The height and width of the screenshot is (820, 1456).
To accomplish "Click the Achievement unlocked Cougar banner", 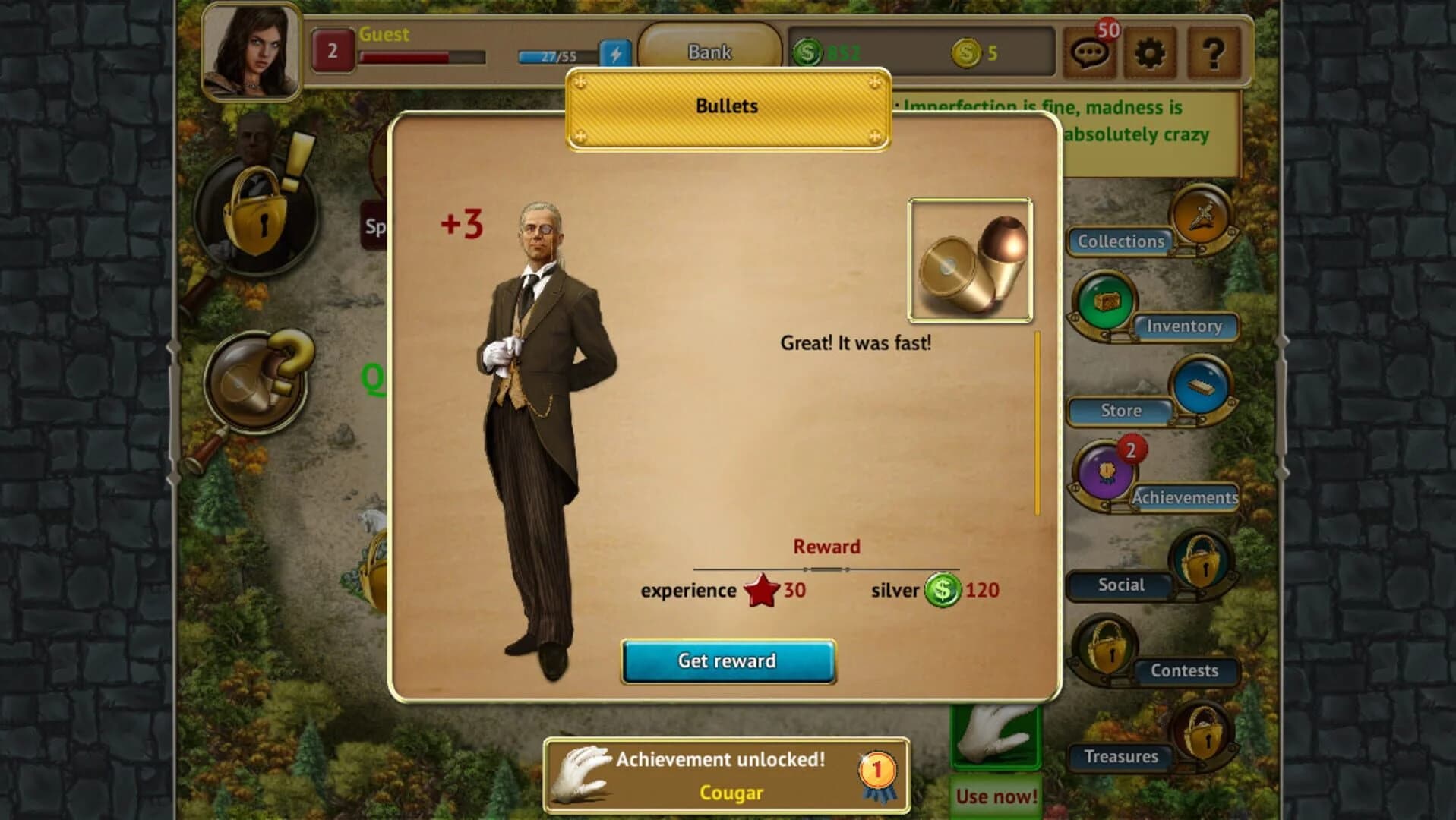I will 726,774.
